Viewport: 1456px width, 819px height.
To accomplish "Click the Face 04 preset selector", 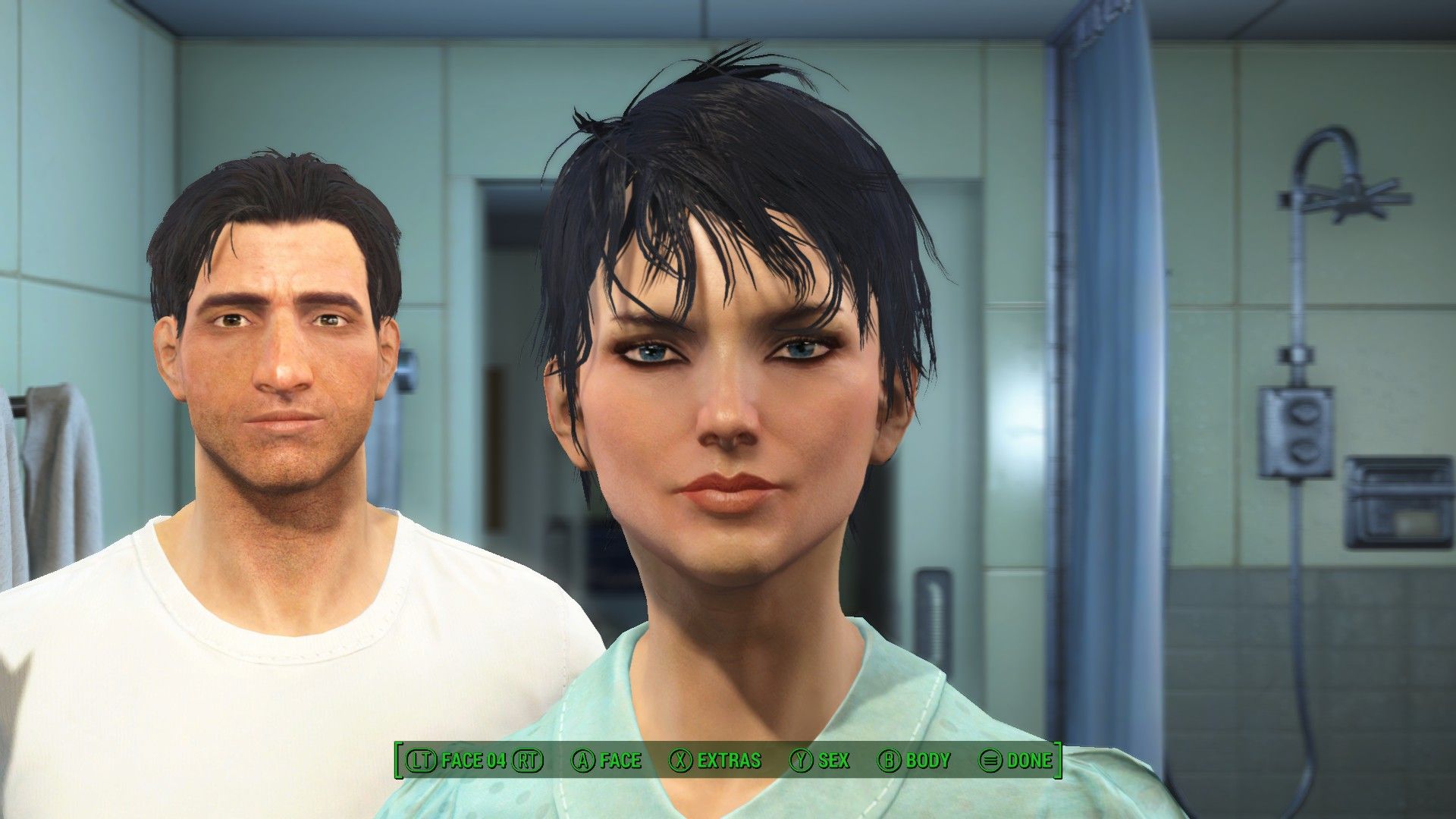I will 474,761.
